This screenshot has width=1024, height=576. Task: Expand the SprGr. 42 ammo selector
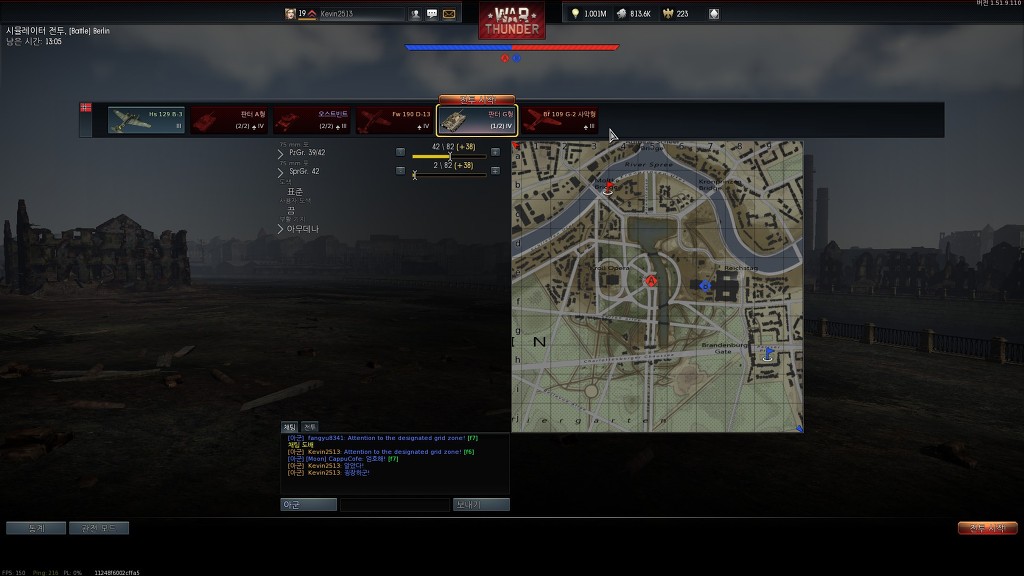(282, 172)
